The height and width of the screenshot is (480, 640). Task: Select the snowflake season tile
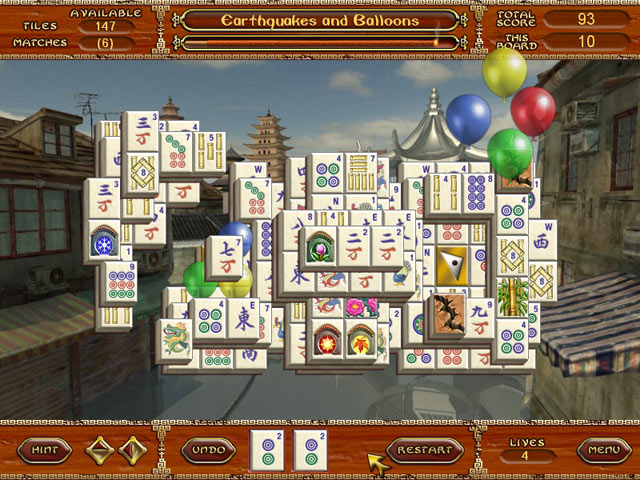[104, 243]
